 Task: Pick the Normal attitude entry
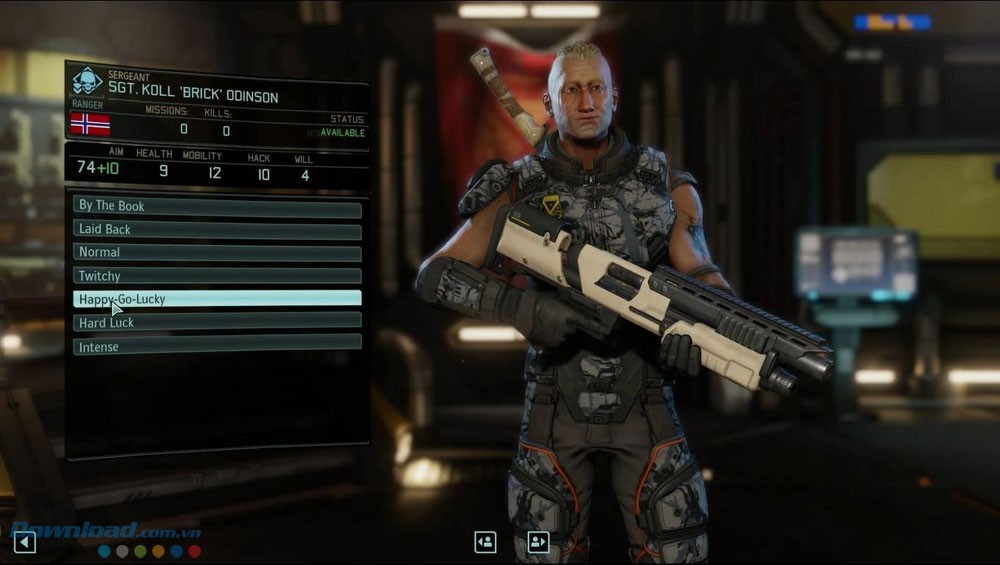click(x=217, y=252)
